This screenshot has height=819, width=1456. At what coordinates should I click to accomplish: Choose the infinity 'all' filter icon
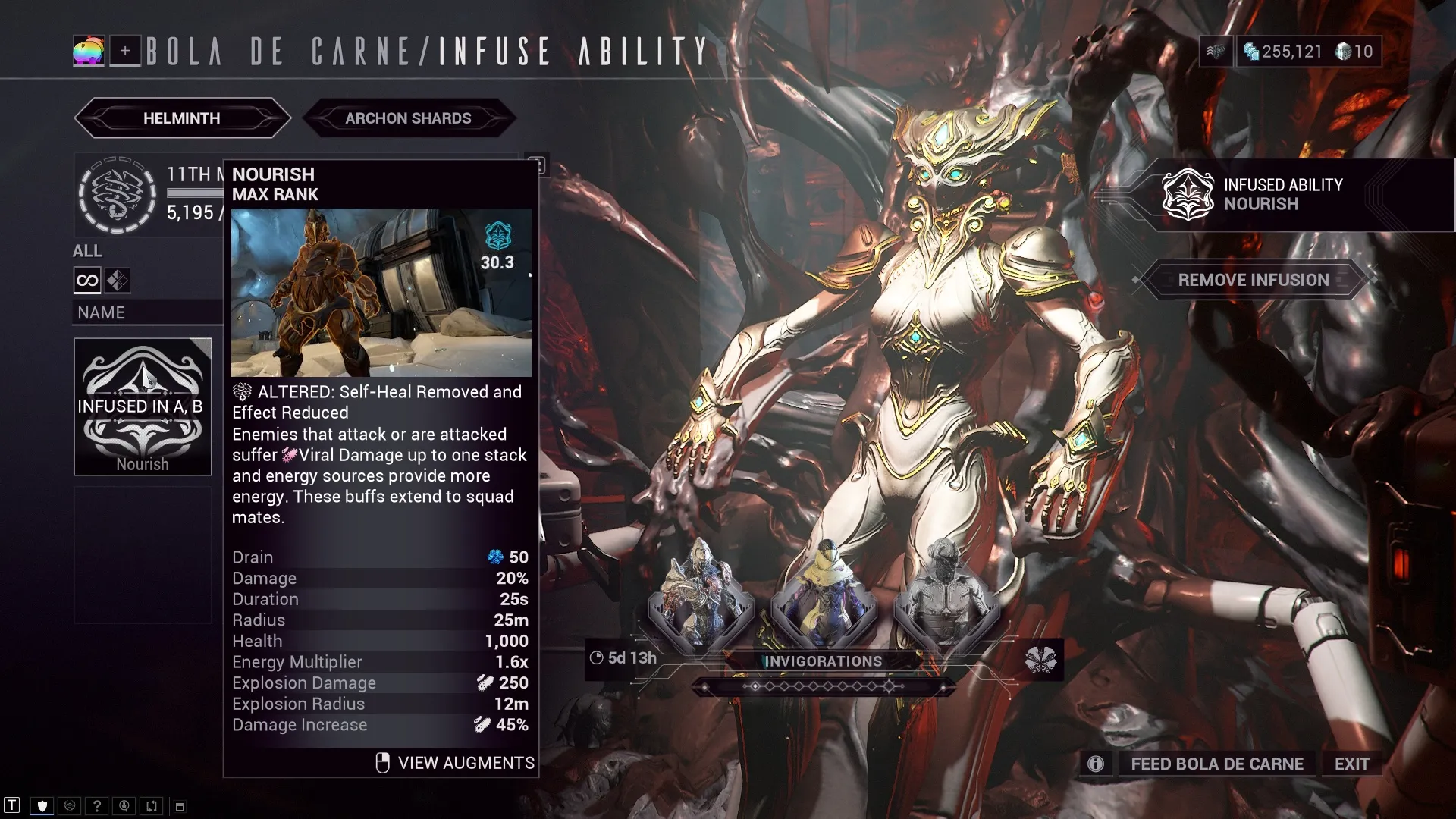point(87,281)
